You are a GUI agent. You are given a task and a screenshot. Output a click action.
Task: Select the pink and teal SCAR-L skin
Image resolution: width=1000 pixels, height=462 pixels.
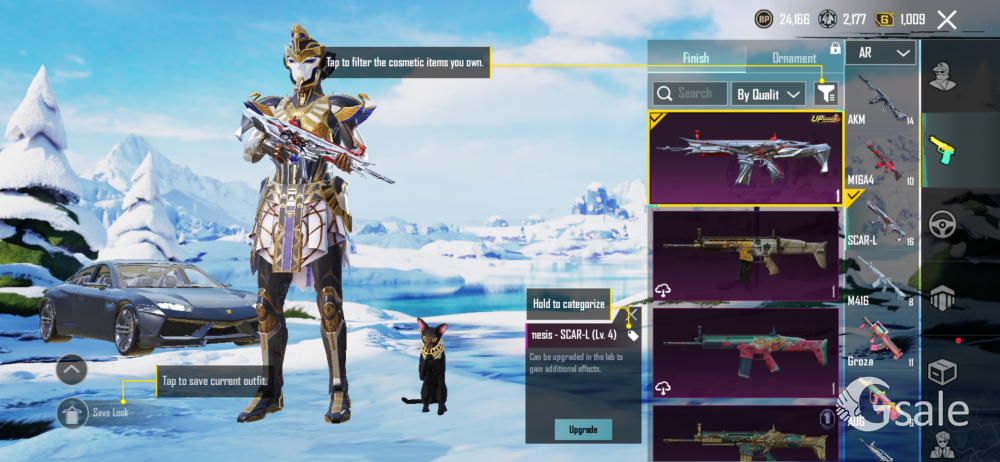[745, 351]
